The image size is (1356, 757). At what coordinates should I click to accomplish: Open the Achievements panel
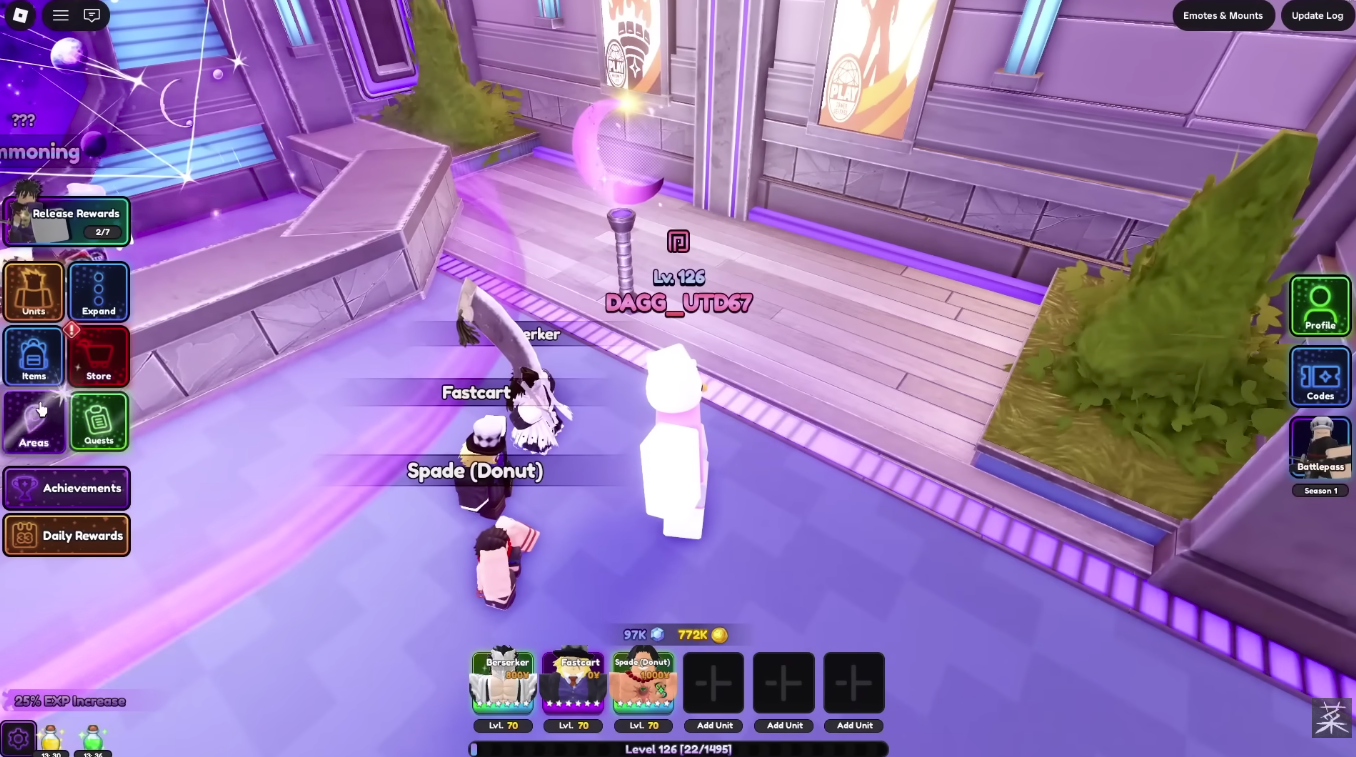point(66,488)
